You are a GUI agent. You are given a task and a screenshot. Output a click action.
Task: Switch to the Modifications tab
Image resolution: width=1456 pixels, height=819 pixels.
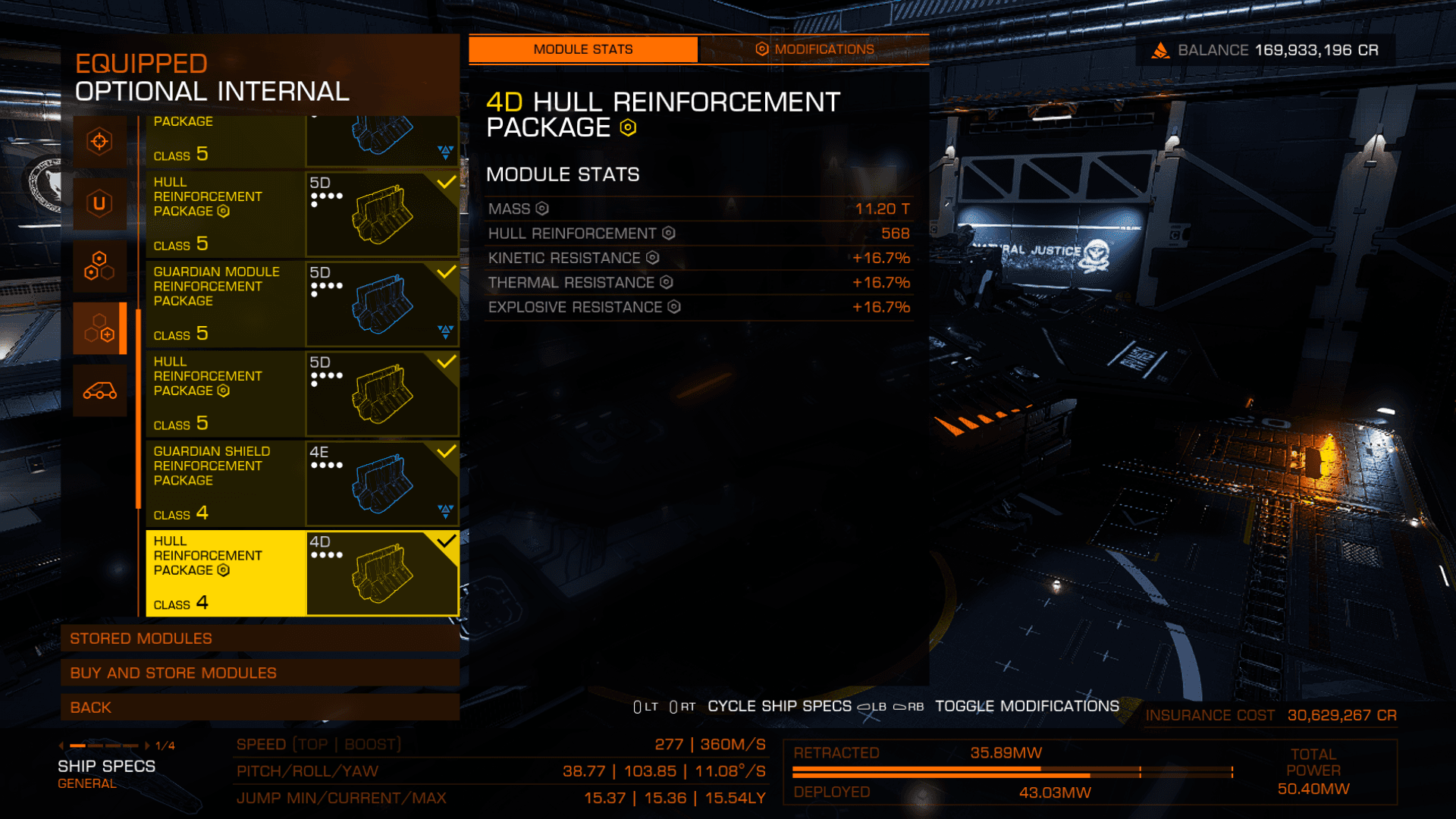814,49
